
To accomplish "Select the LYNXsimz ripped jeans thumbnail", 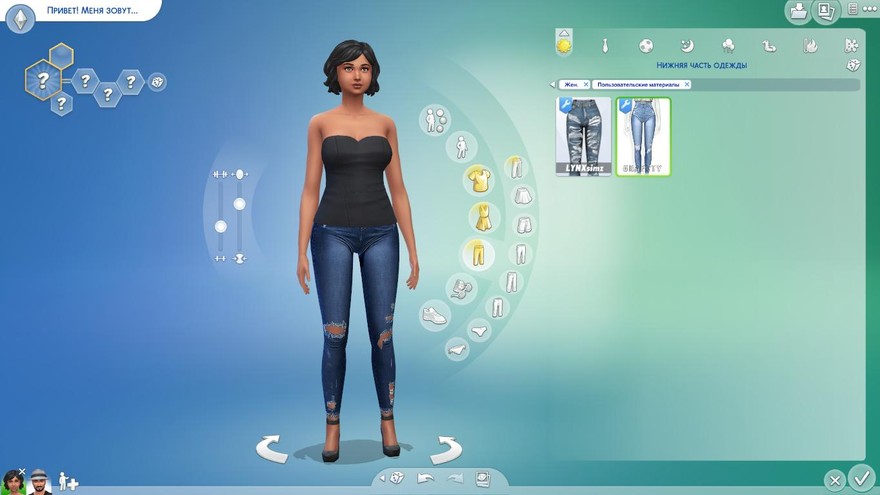I will coord(583,136).
